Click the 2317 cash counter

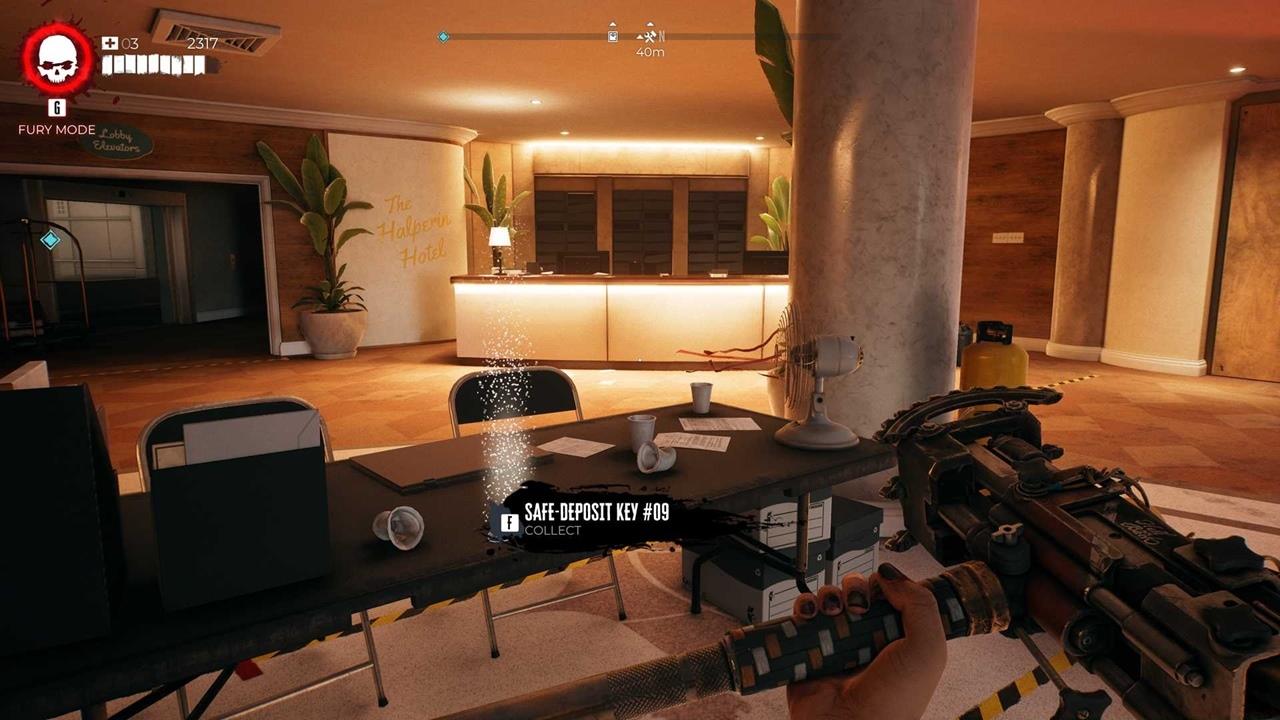203,44
